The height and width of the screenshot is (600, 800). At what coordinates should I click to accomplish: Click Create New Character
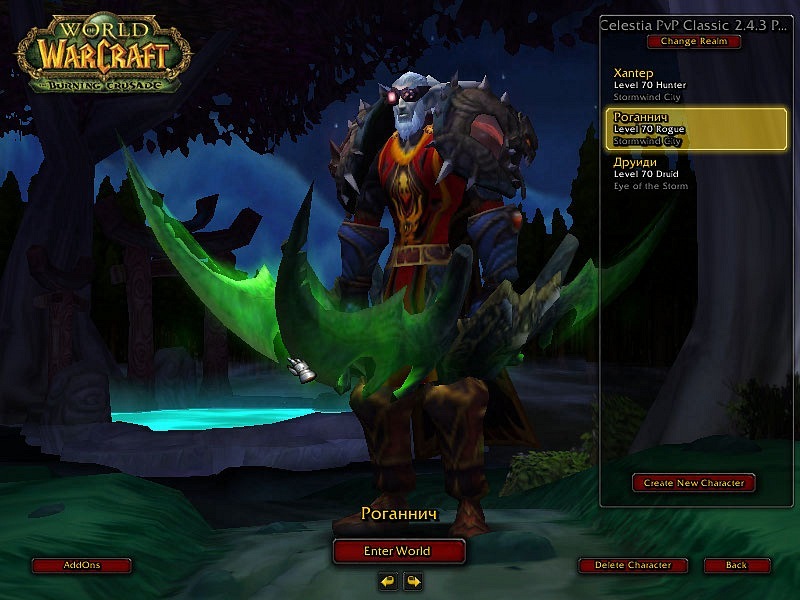pos(693,483)
